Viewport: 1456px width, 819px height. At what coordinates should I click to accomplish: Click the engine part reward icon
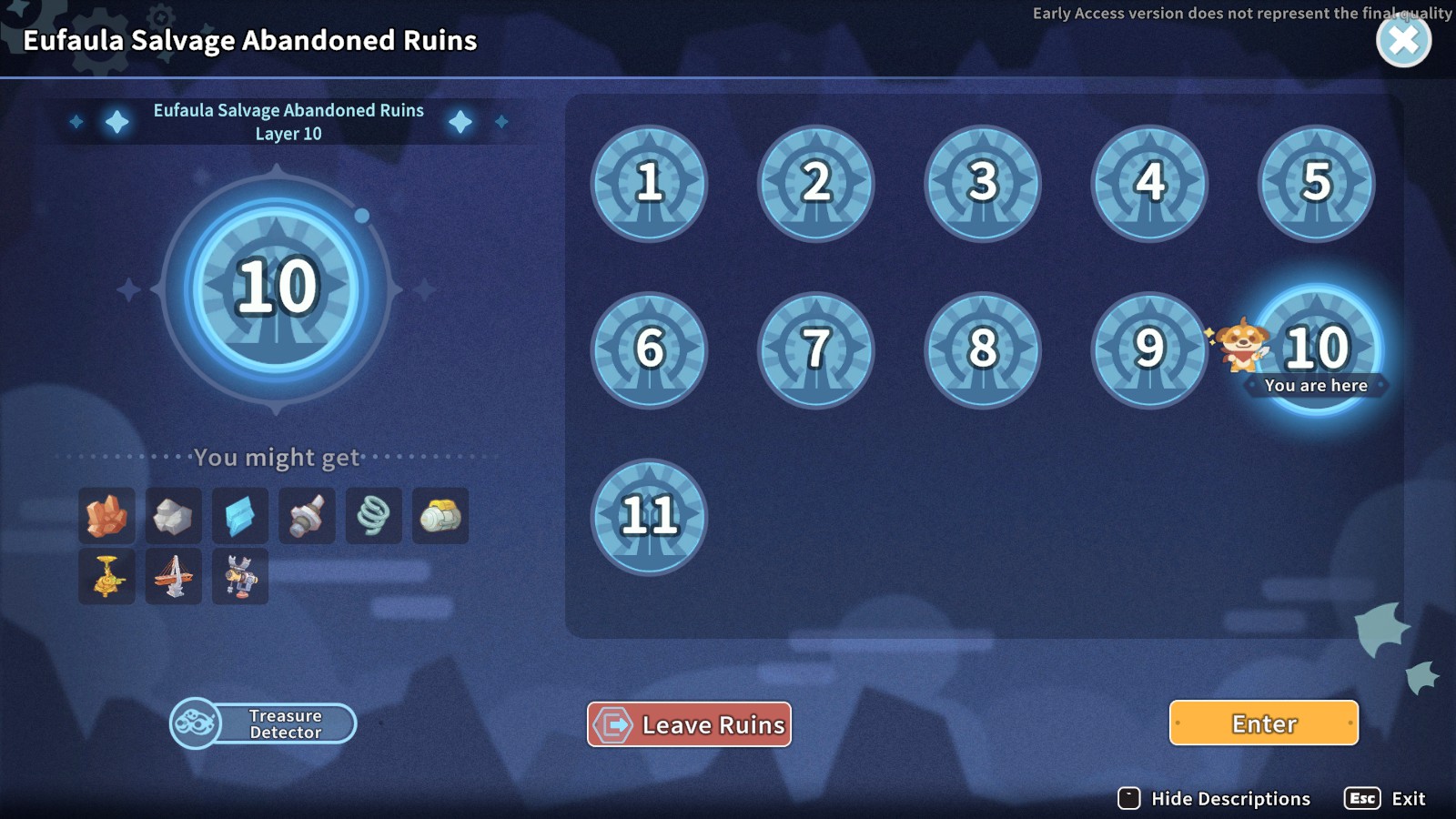click(x=440, y=516)
